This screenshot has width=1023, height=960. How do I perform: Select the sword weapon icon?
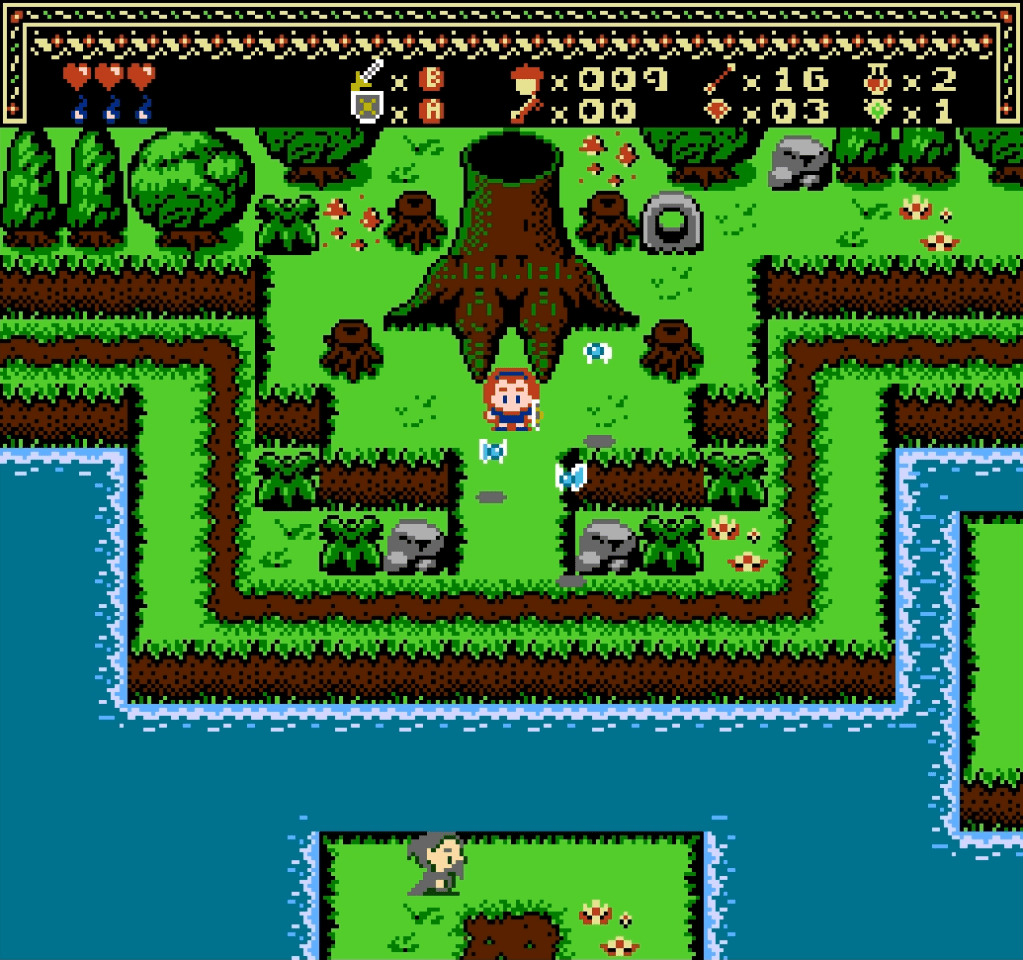tap(368, 75)
